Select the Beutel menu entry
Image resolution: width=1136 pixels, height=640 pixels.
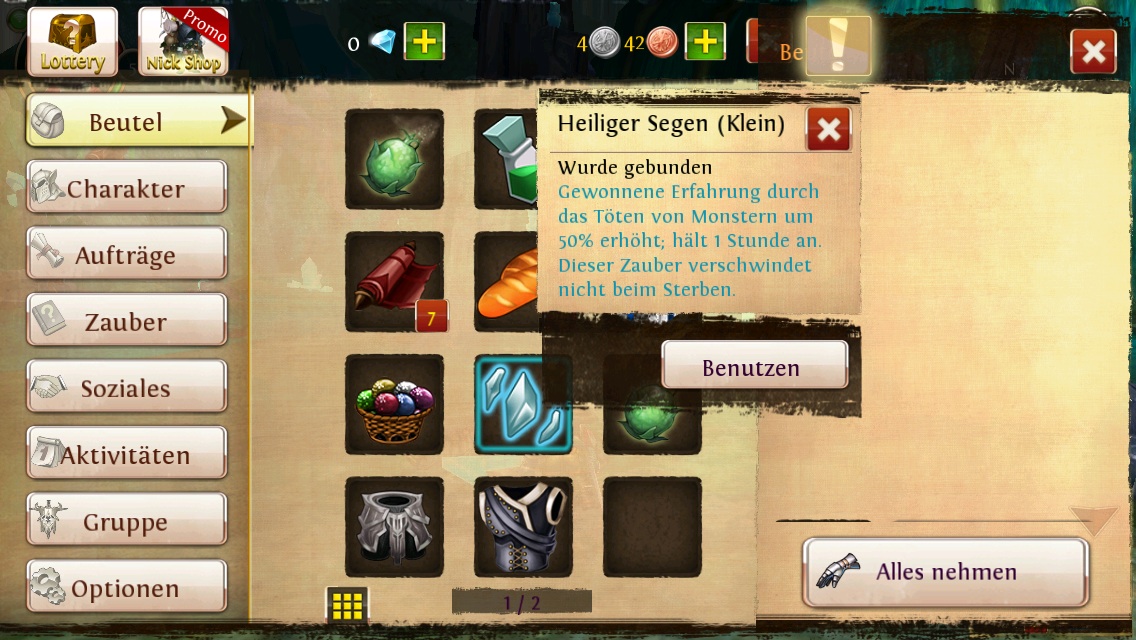coord(138,122)
